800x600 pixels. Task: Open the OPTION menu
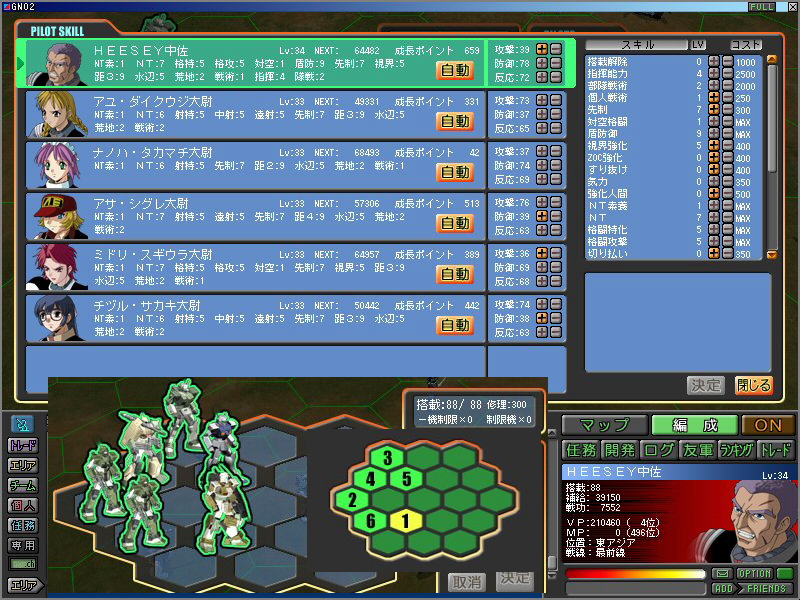pyautogui.click(x=754, y=573)
